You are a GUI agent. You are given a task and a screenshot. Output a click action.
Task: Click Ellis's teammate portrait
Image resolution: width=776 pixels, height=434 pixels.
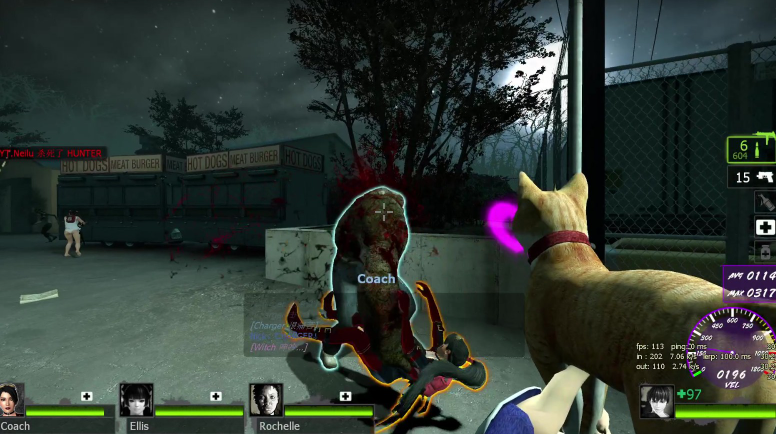pyautogui.click(x=136, y=400)
